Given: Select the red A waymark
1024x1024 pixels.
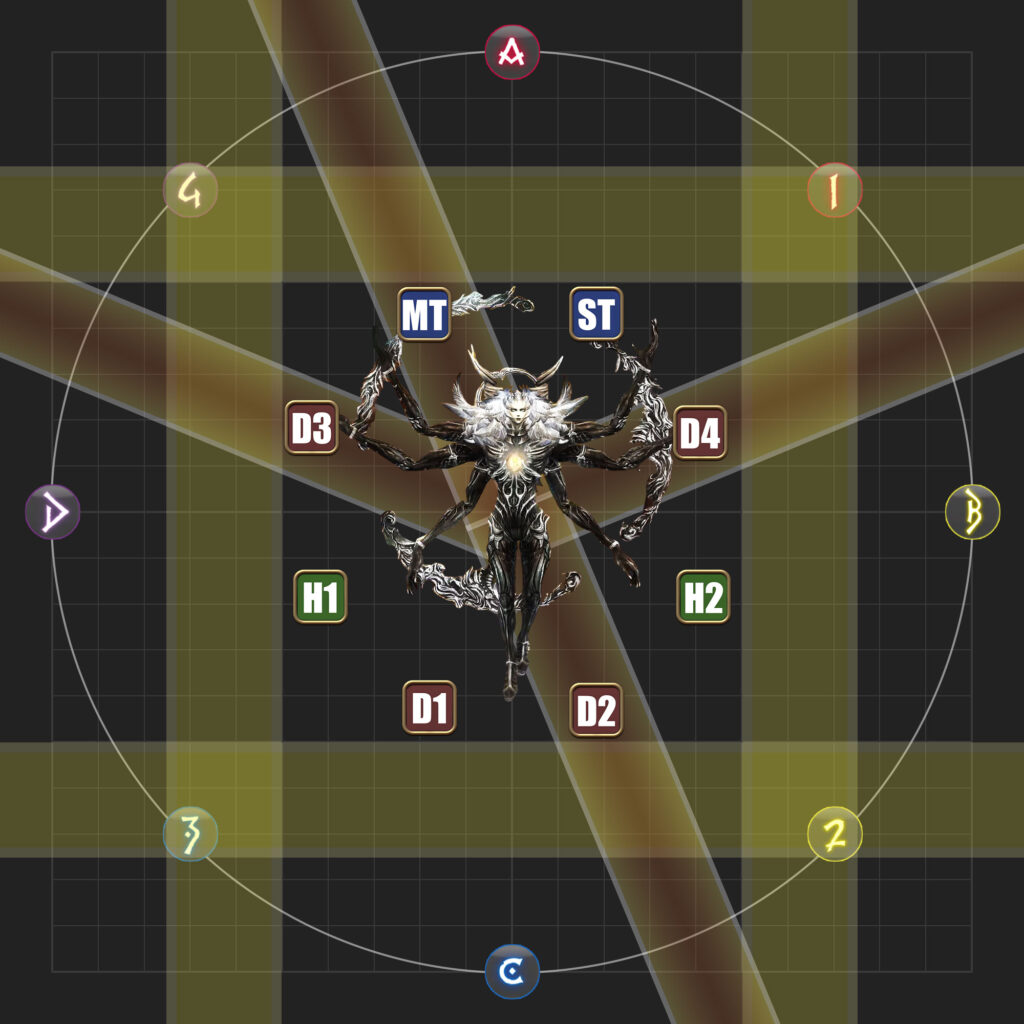Looking at the screenshot, I should pos(512,52).
